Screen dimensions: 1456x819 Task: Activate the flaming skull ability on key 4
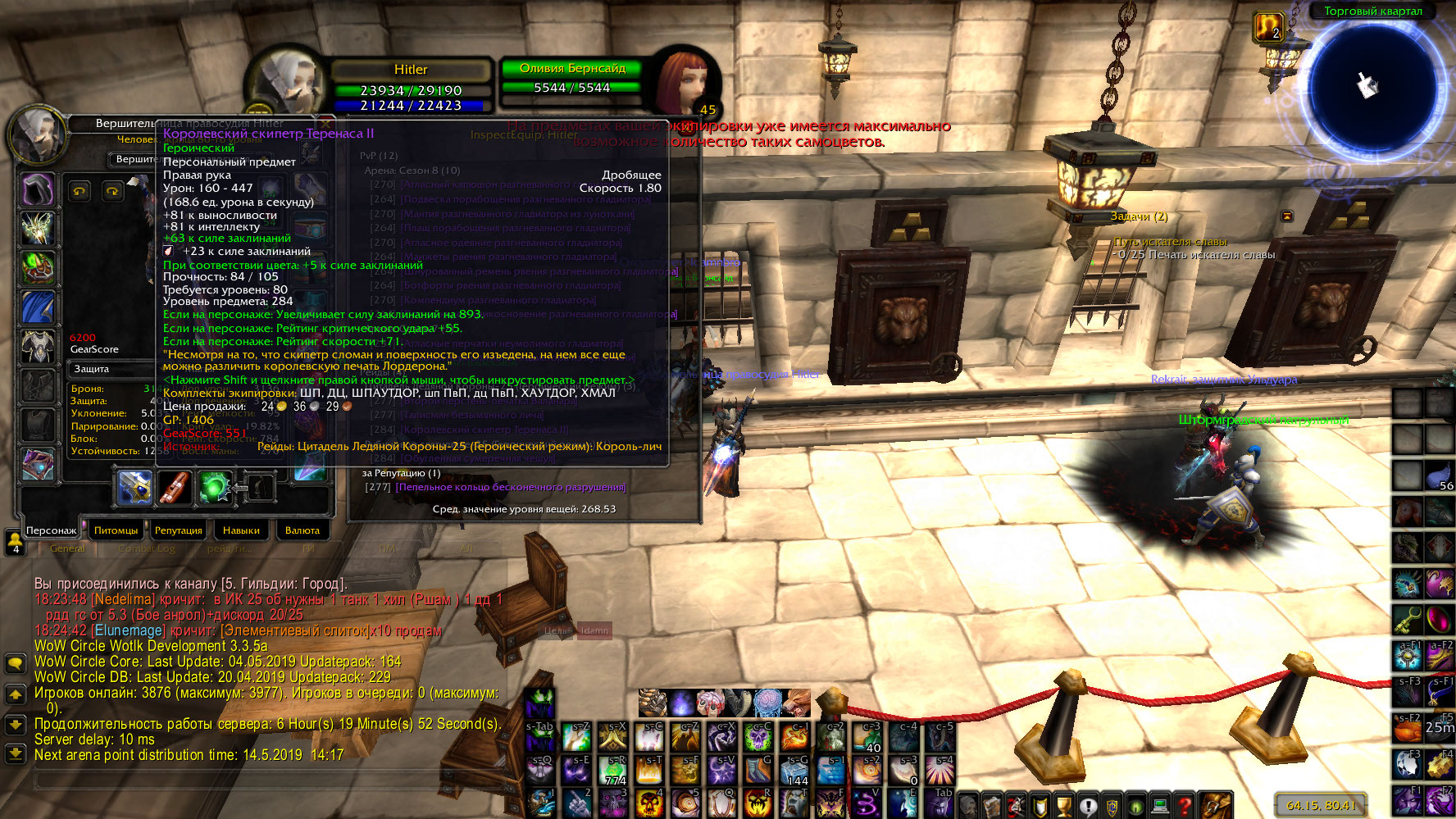(649, 803)
